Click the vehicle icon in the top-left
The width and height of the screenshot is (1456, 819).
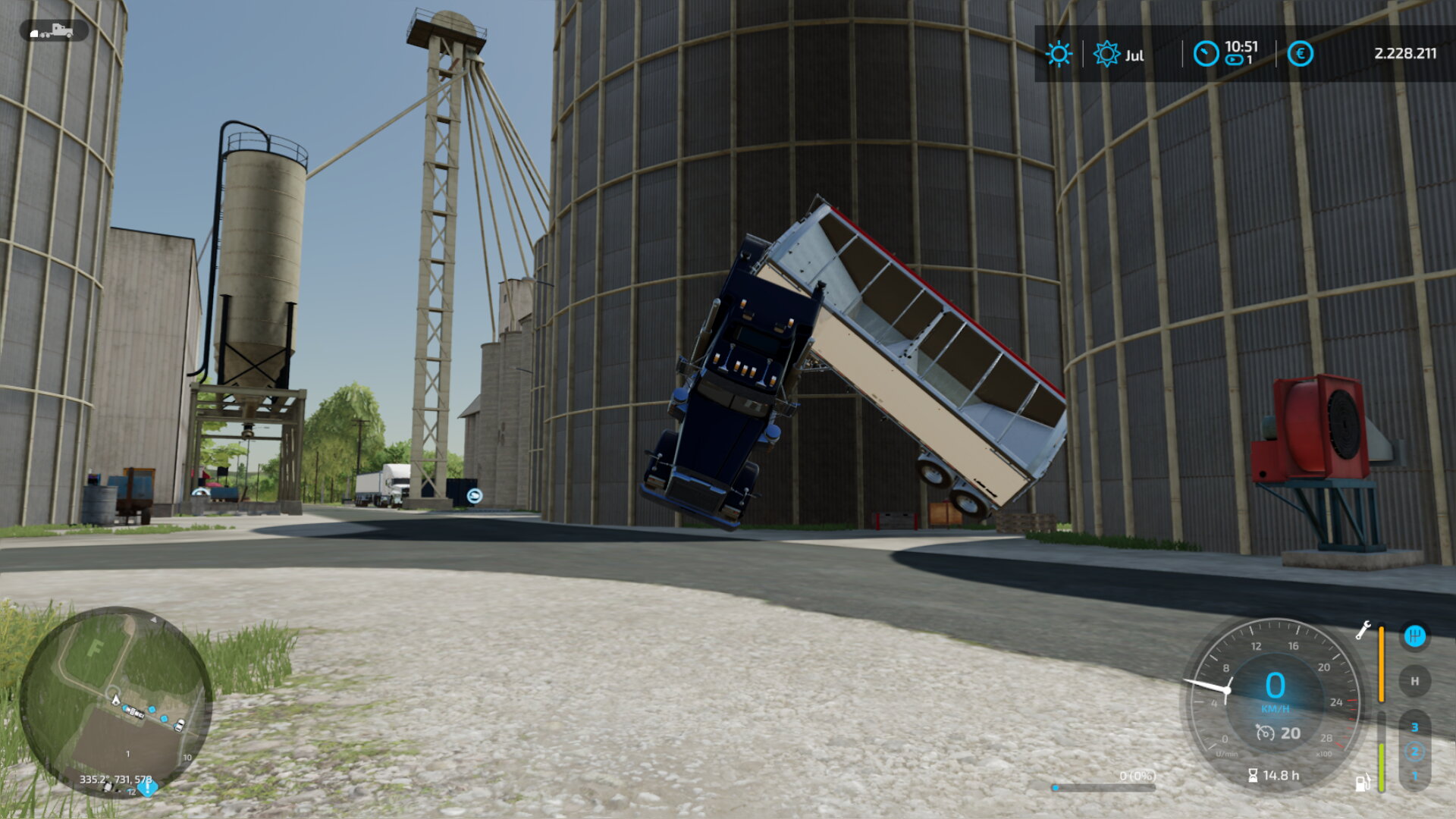coord(53,31)
